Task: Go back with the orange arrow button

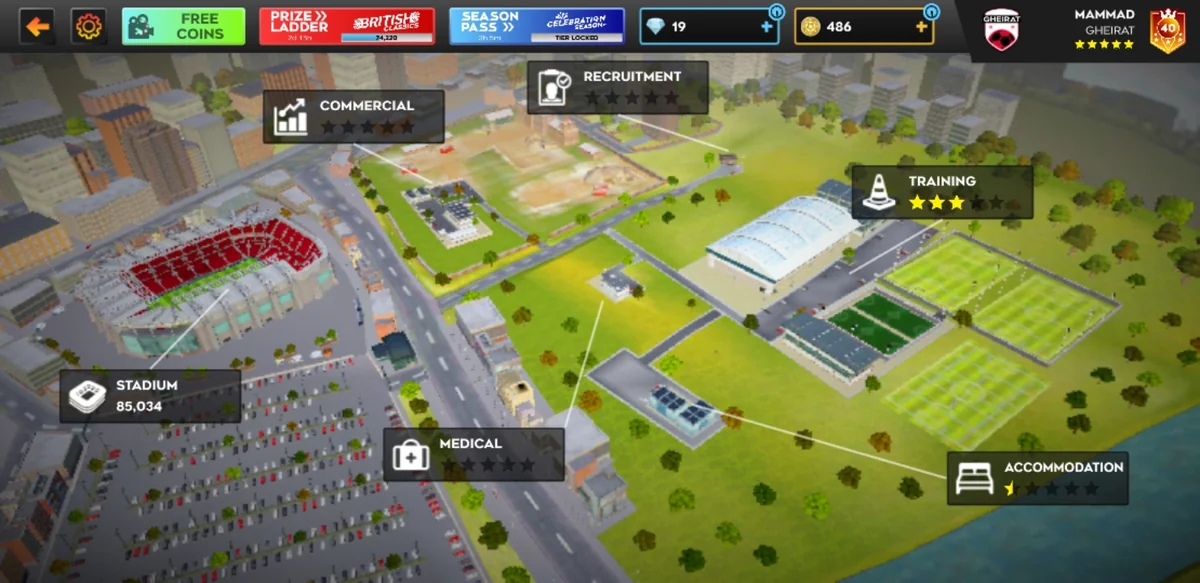Action: click(x=37, y=26)
